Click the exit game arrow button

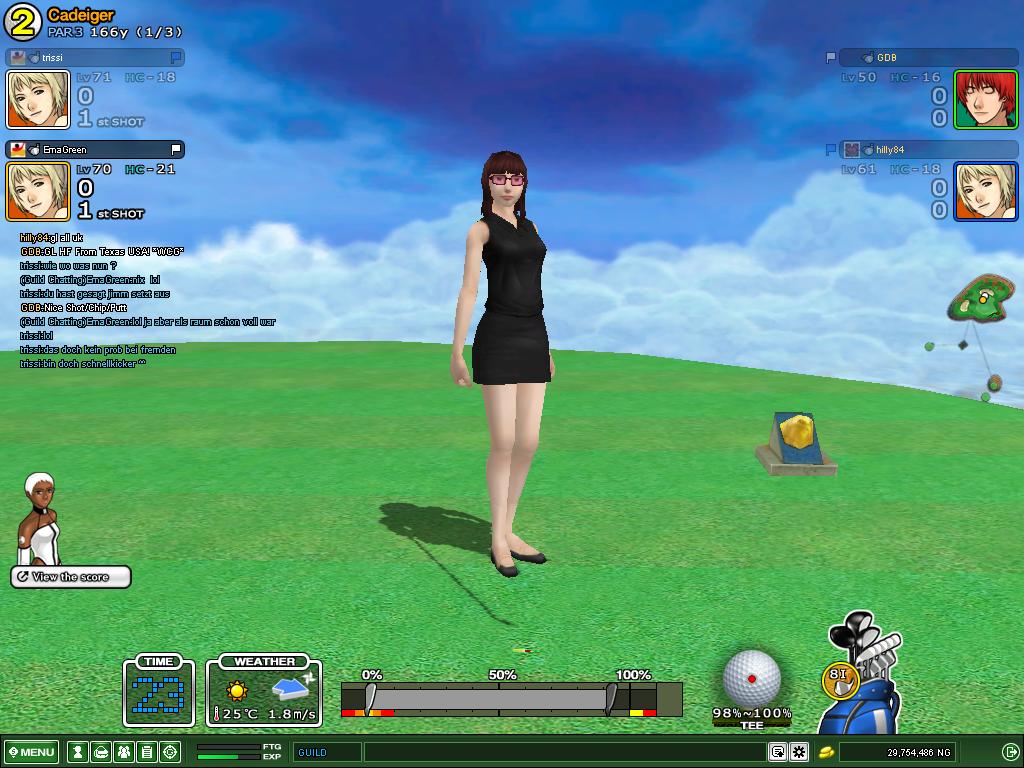pos(1010,752)
